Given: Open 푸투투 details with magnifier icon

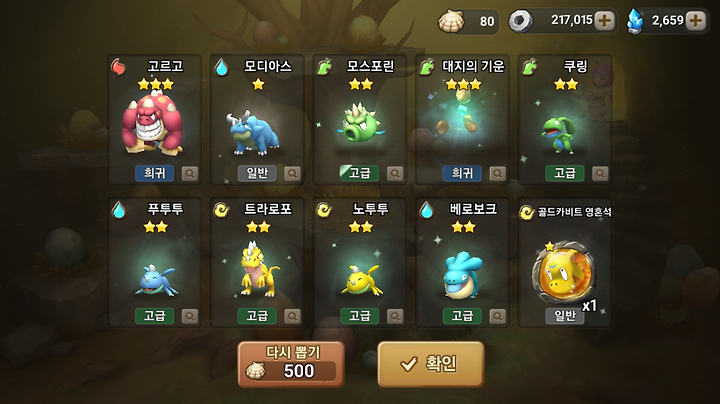Looking at the screenshot, I should tap(190, 316).
